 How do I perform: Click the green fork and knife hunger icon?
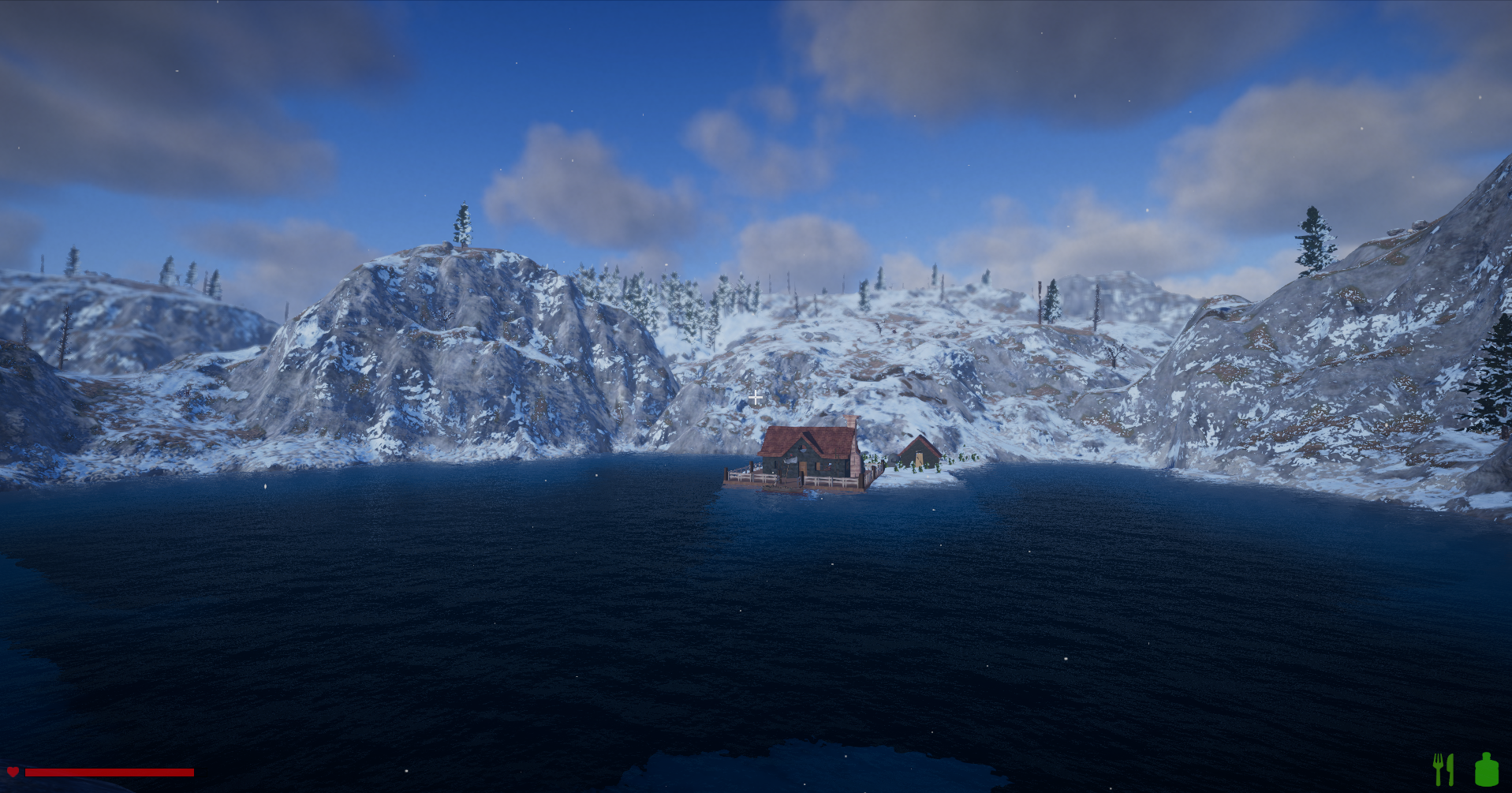[x=1443, y=769]
